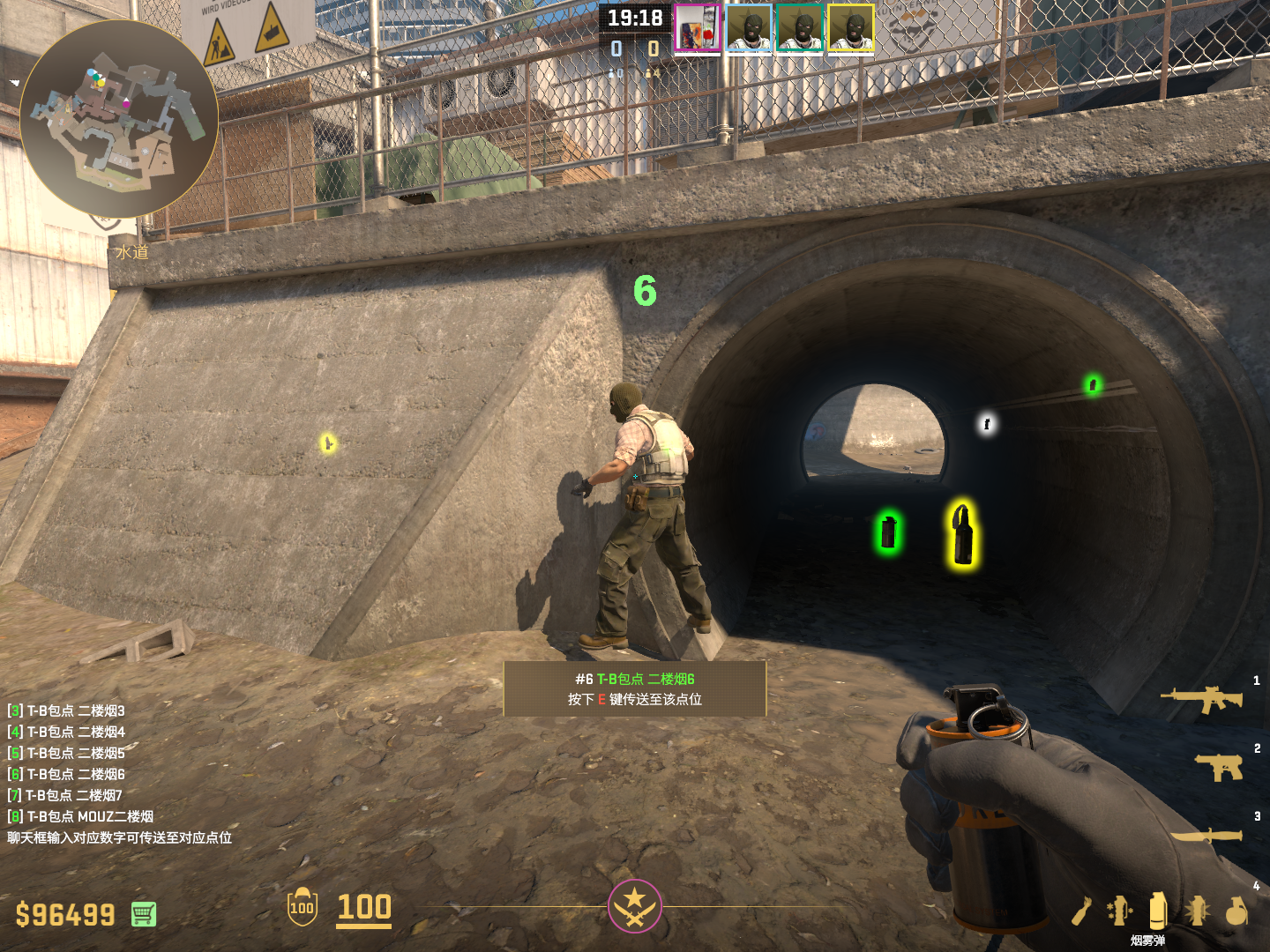The width and height of the screenshot is (1270, 952).
Task: Choose the molotov grenade icon
Action: (x=1082, y=911)
